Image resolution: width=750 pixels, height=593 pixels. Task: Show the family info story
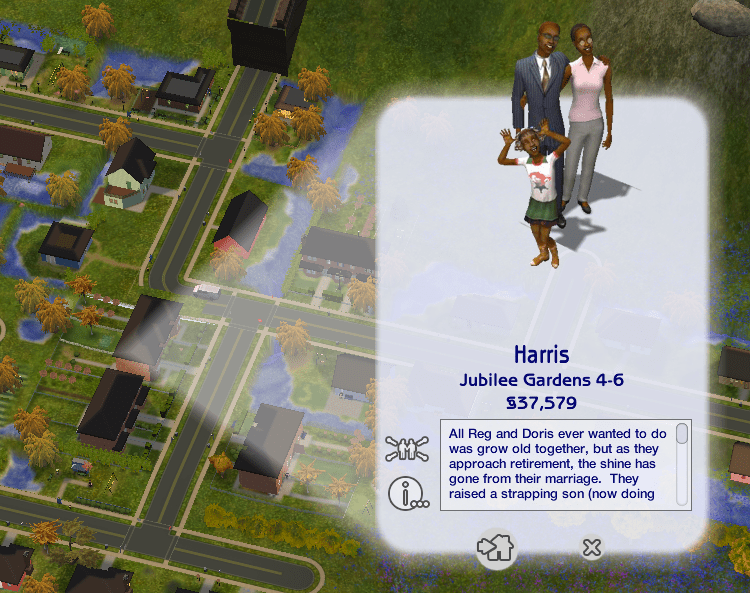click(407, 492)
